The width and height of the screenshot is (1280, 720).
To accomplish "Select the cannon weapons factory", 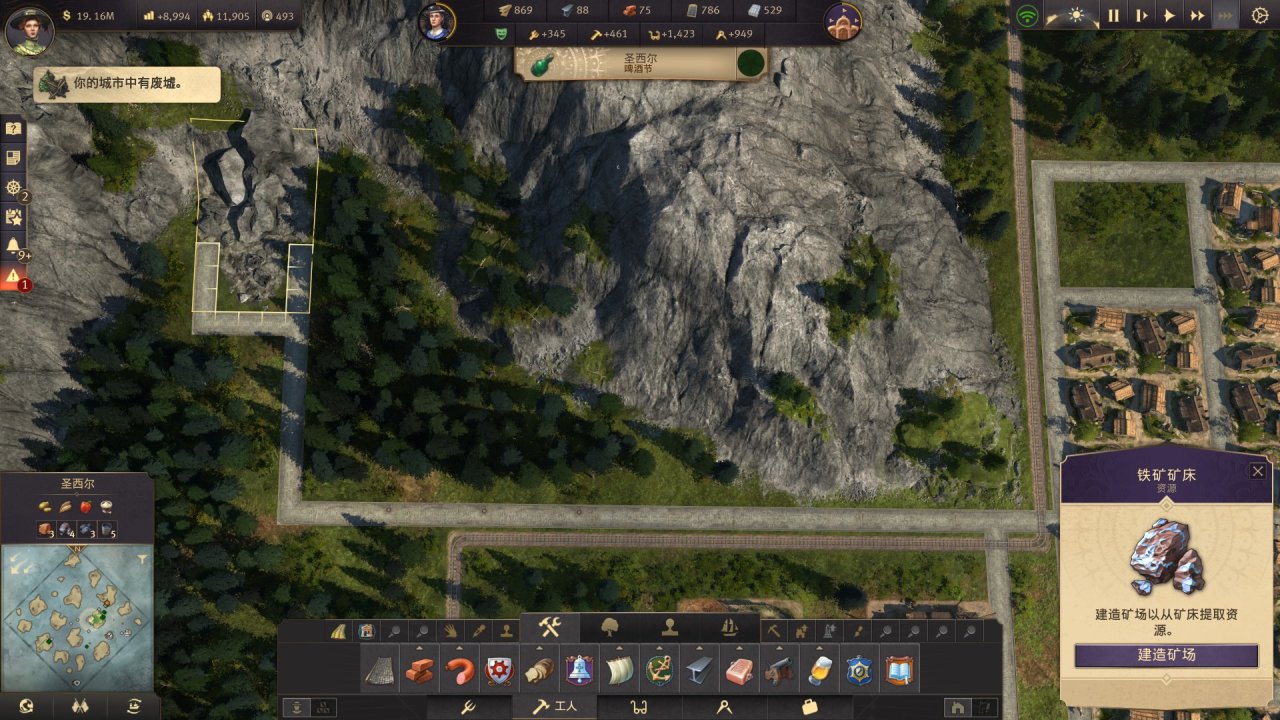I will click(778, 670).
